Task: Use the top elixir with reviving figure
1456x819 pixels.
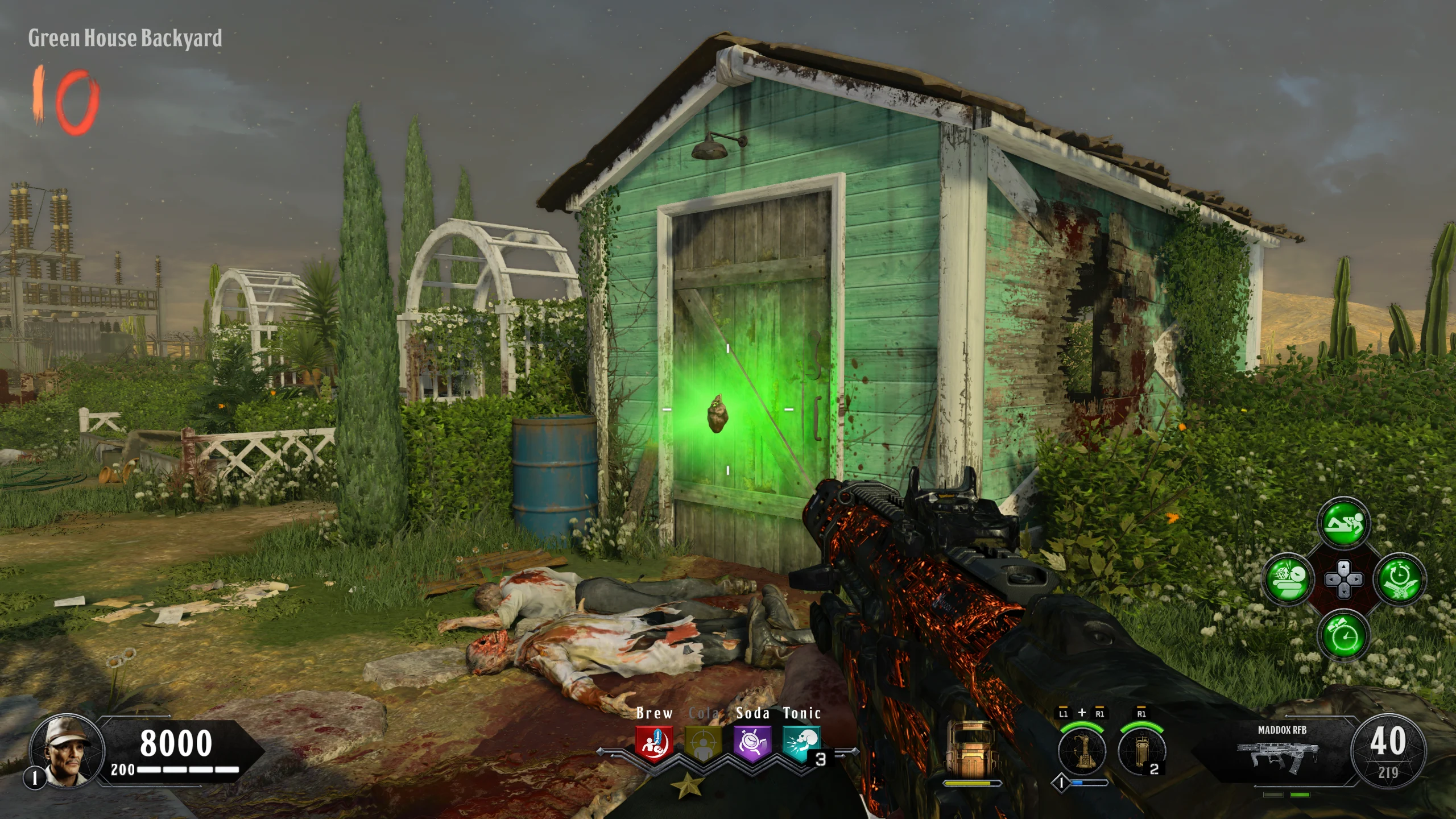Action: point(1343,524)
